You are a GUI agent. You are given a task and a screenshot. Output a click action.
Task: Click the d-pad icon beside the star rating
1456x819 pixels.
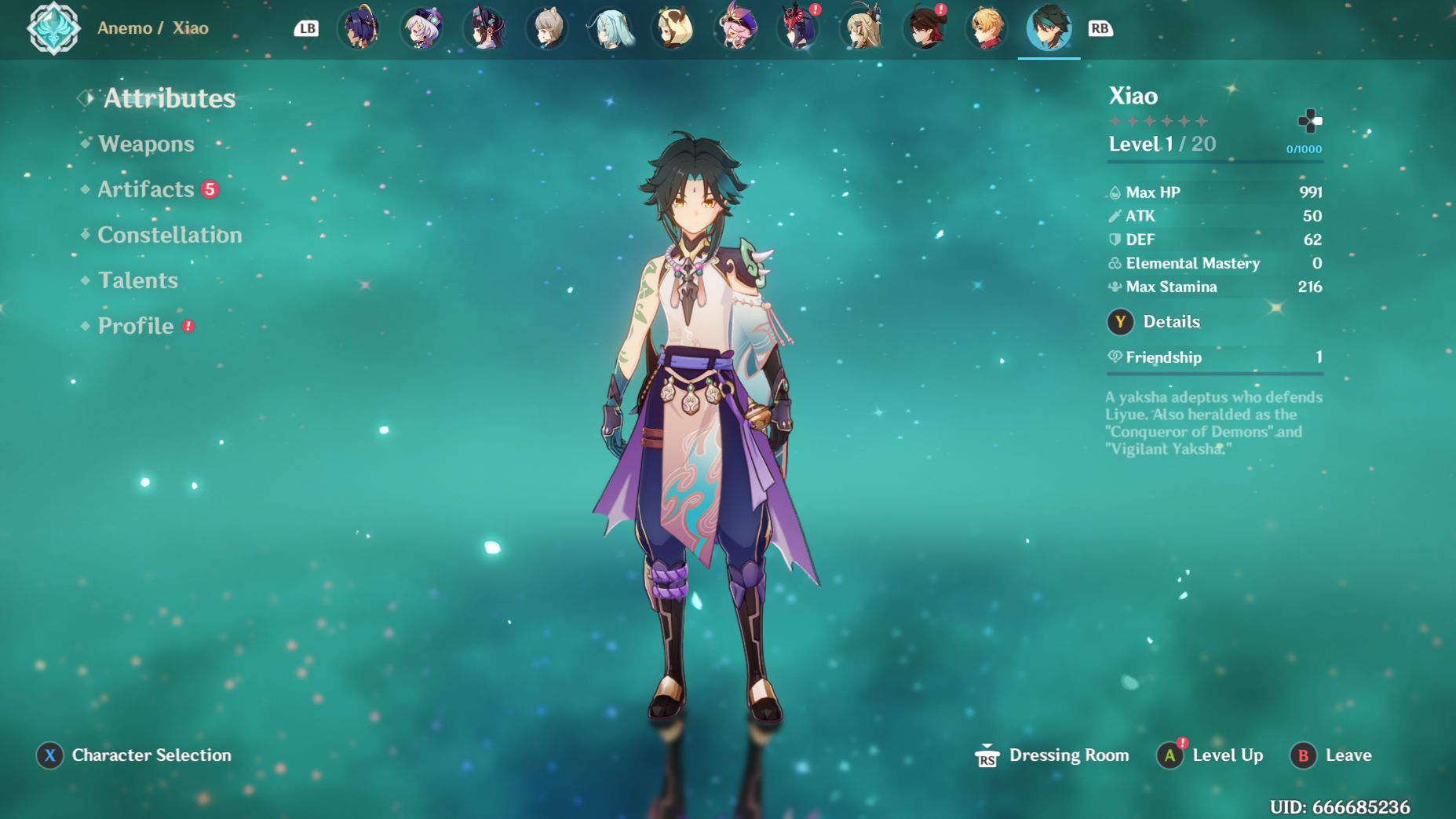1312,121
